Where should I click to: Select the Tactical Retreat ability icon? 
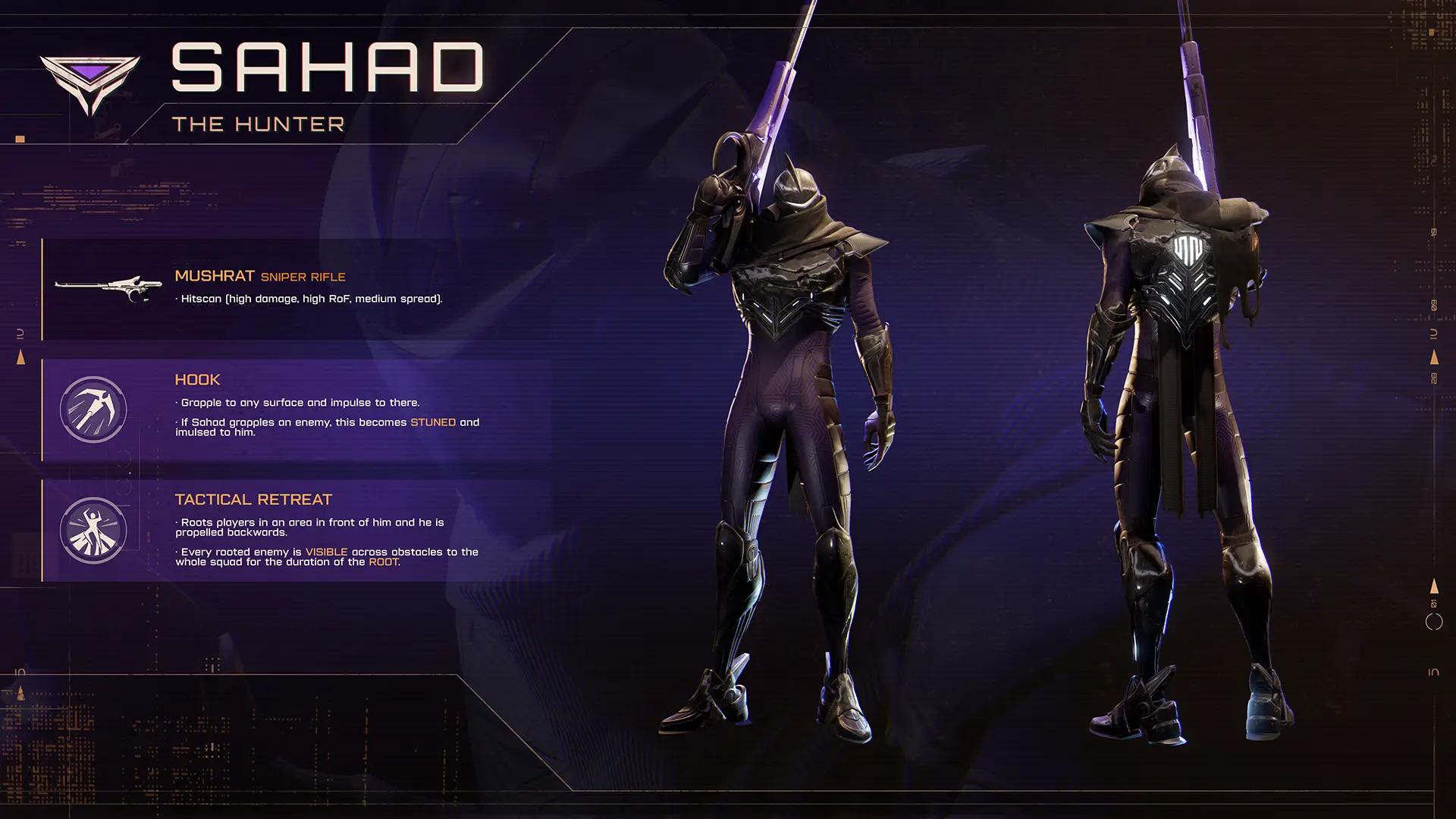tap(93, 530)
